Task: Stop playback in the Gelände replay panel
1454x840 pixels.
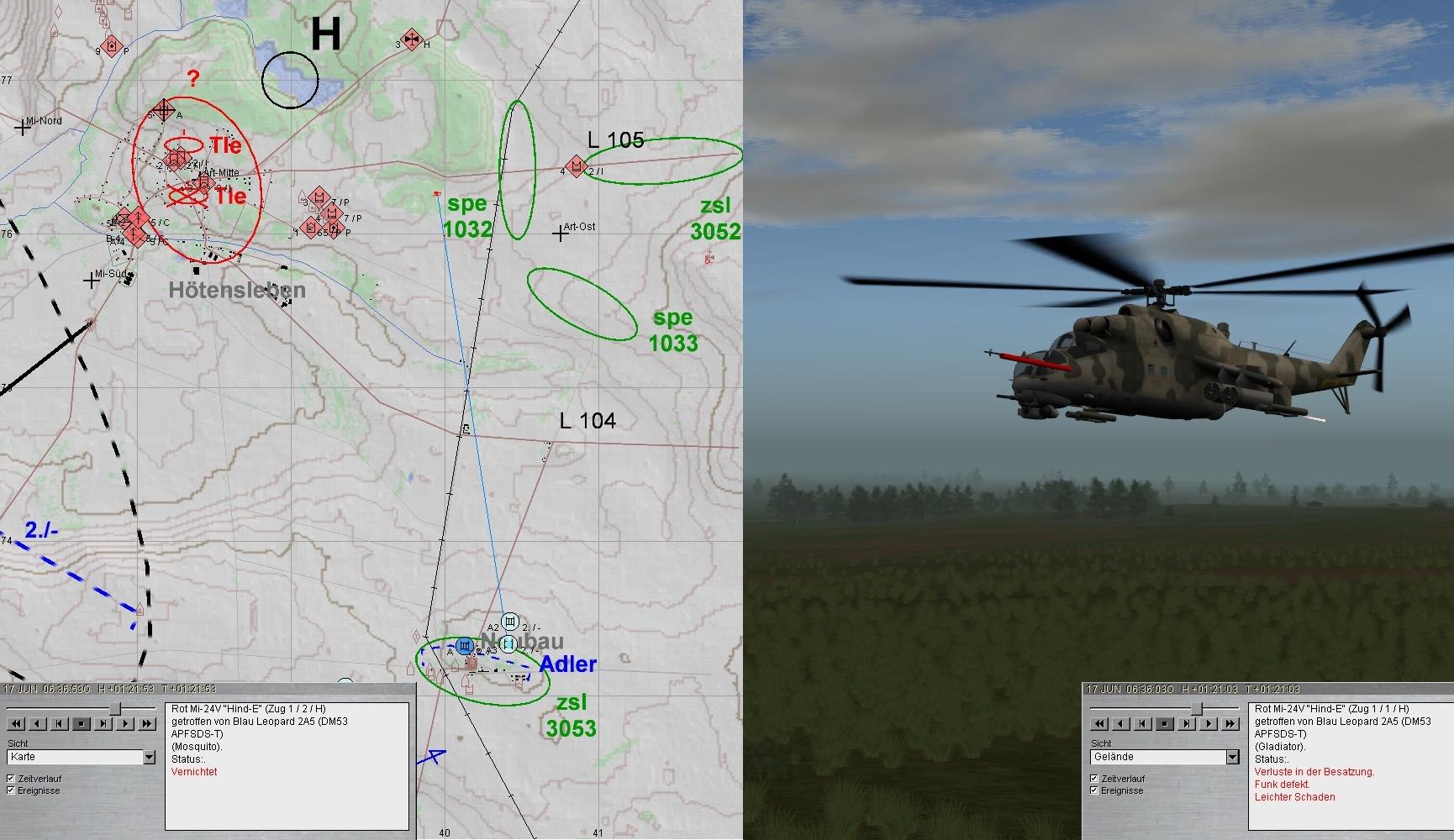Action: pos(1165,723)
